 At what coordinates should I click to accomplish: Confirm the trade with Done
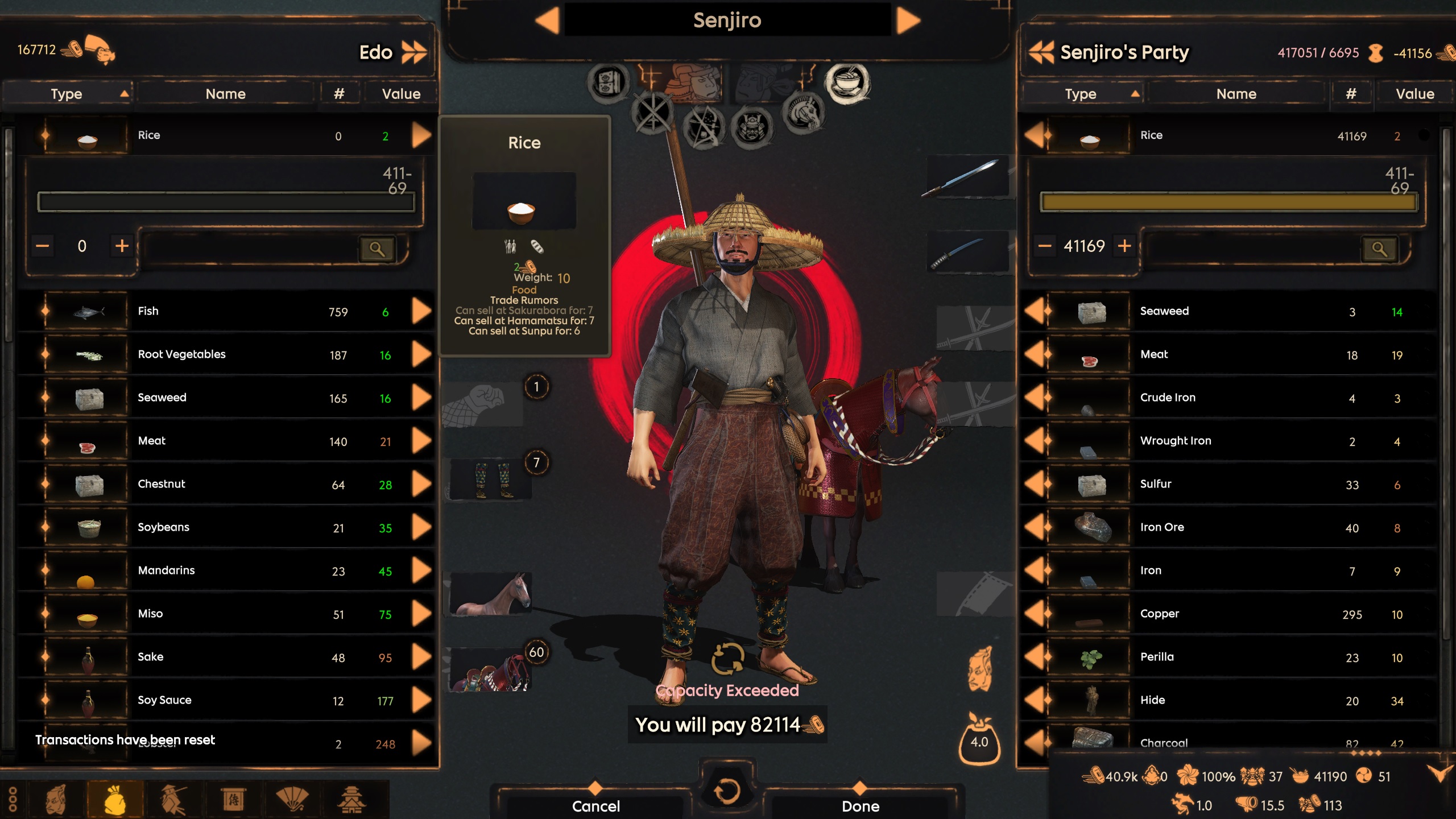(x=860, y=805)
